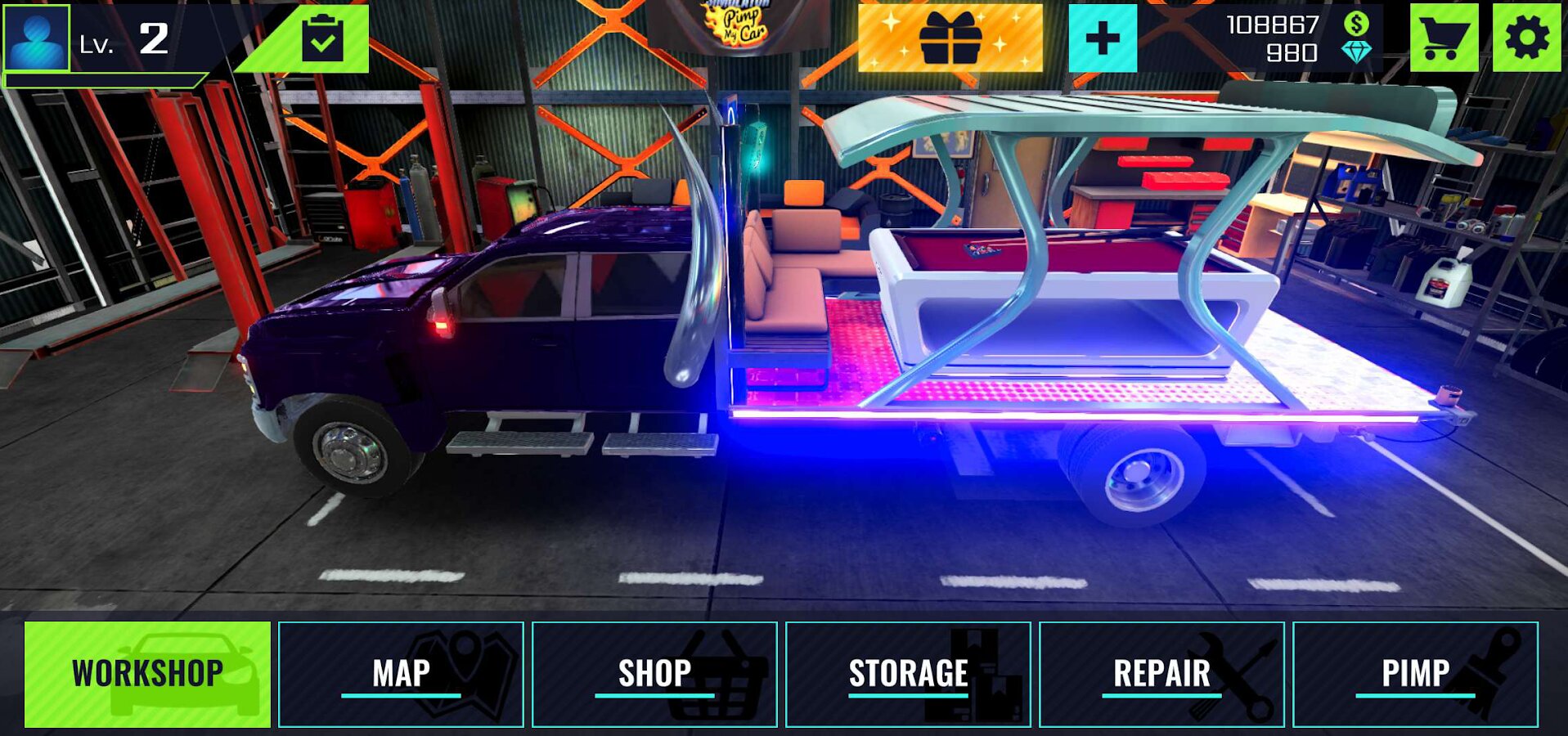Open the Workshop tab
The height and width of the screenshot is (736, 1568).
tap(147, 674)
